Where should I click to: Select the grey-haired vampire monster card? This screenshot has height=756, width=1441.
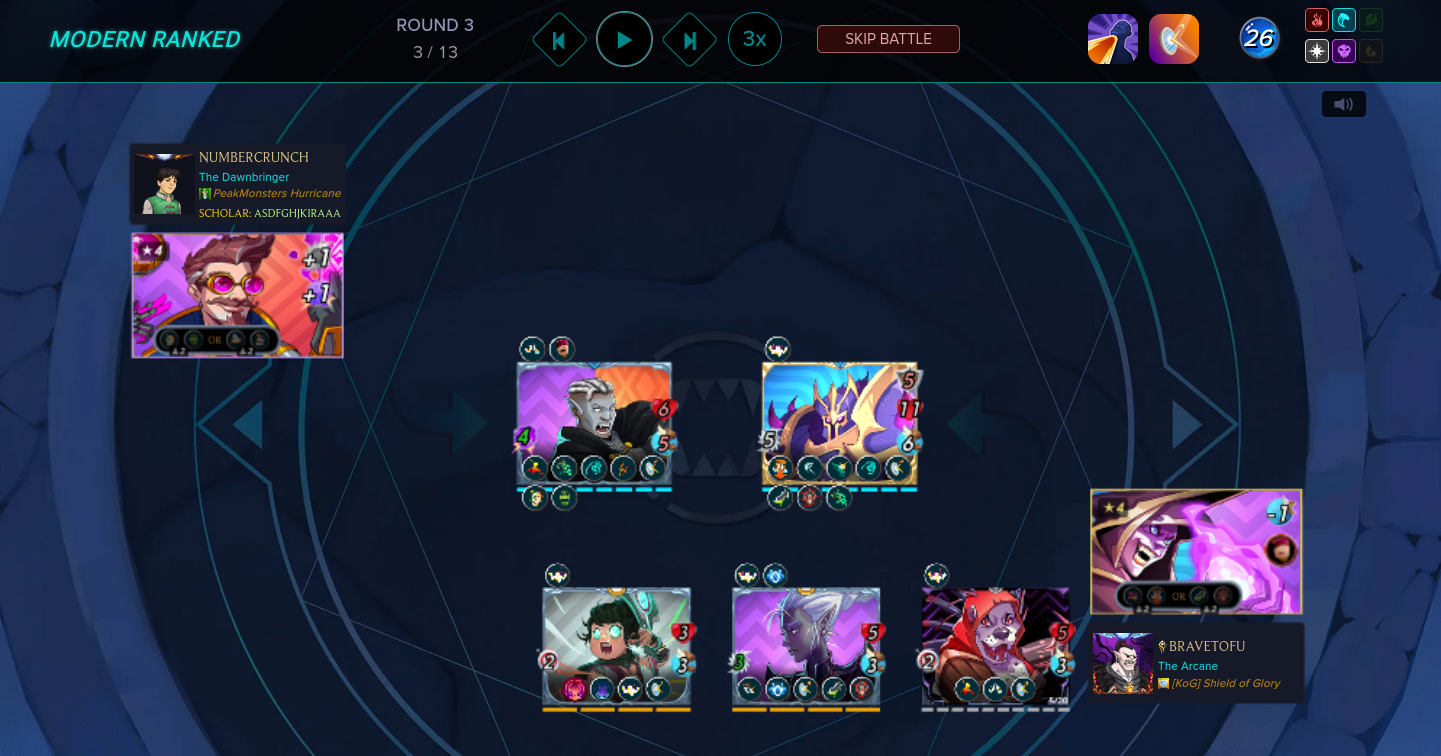pyautogui.click(x=594, y=425)
